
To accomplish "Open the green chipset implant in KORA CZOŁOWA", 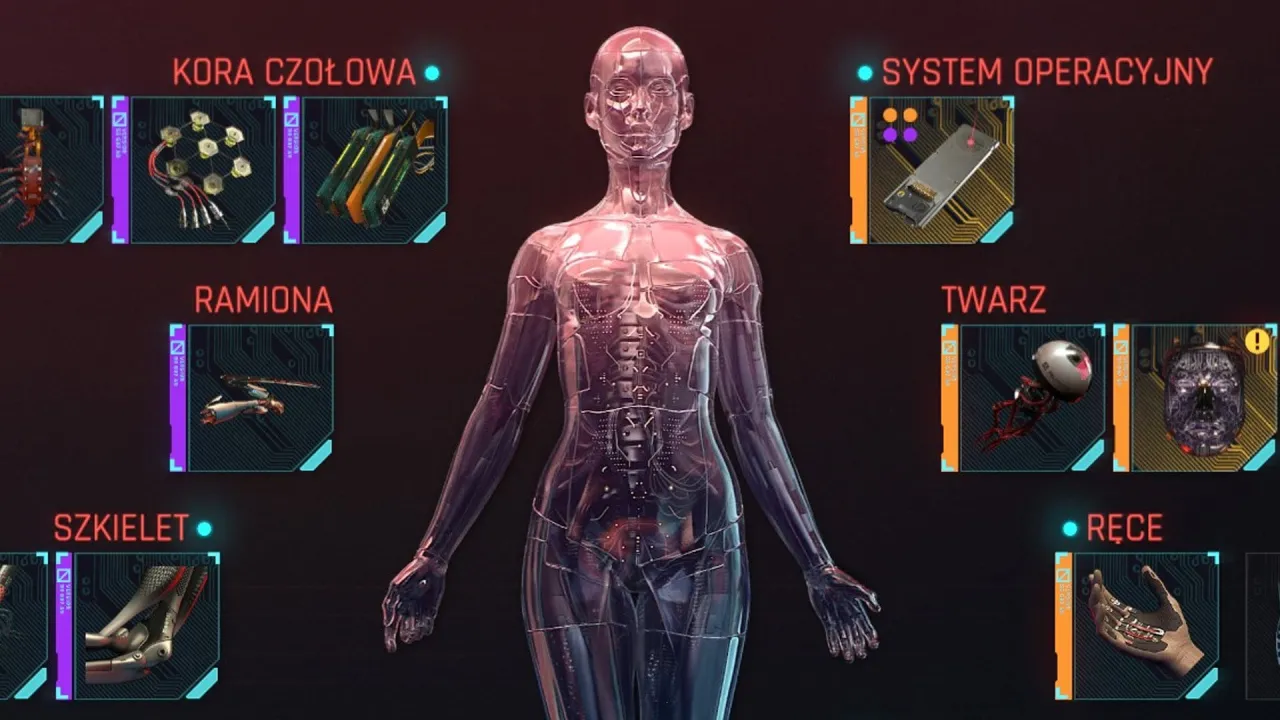I will click(x=374, y=170).
